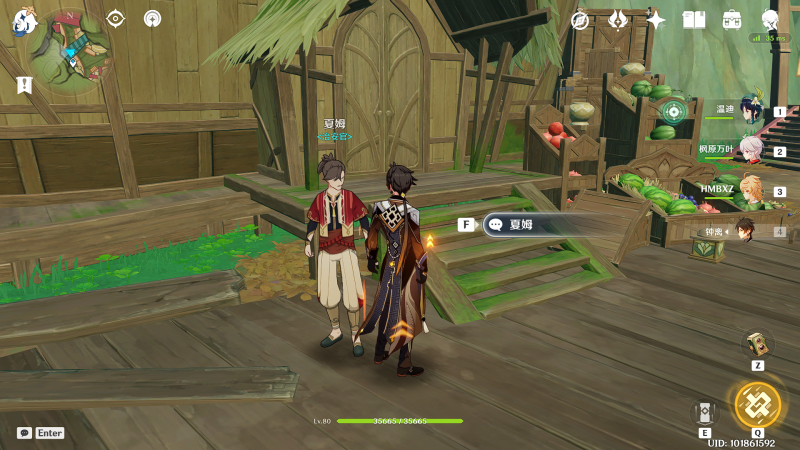
Task: Talk to 夏姆 via dialogue prompt
Action: (520, 225)
